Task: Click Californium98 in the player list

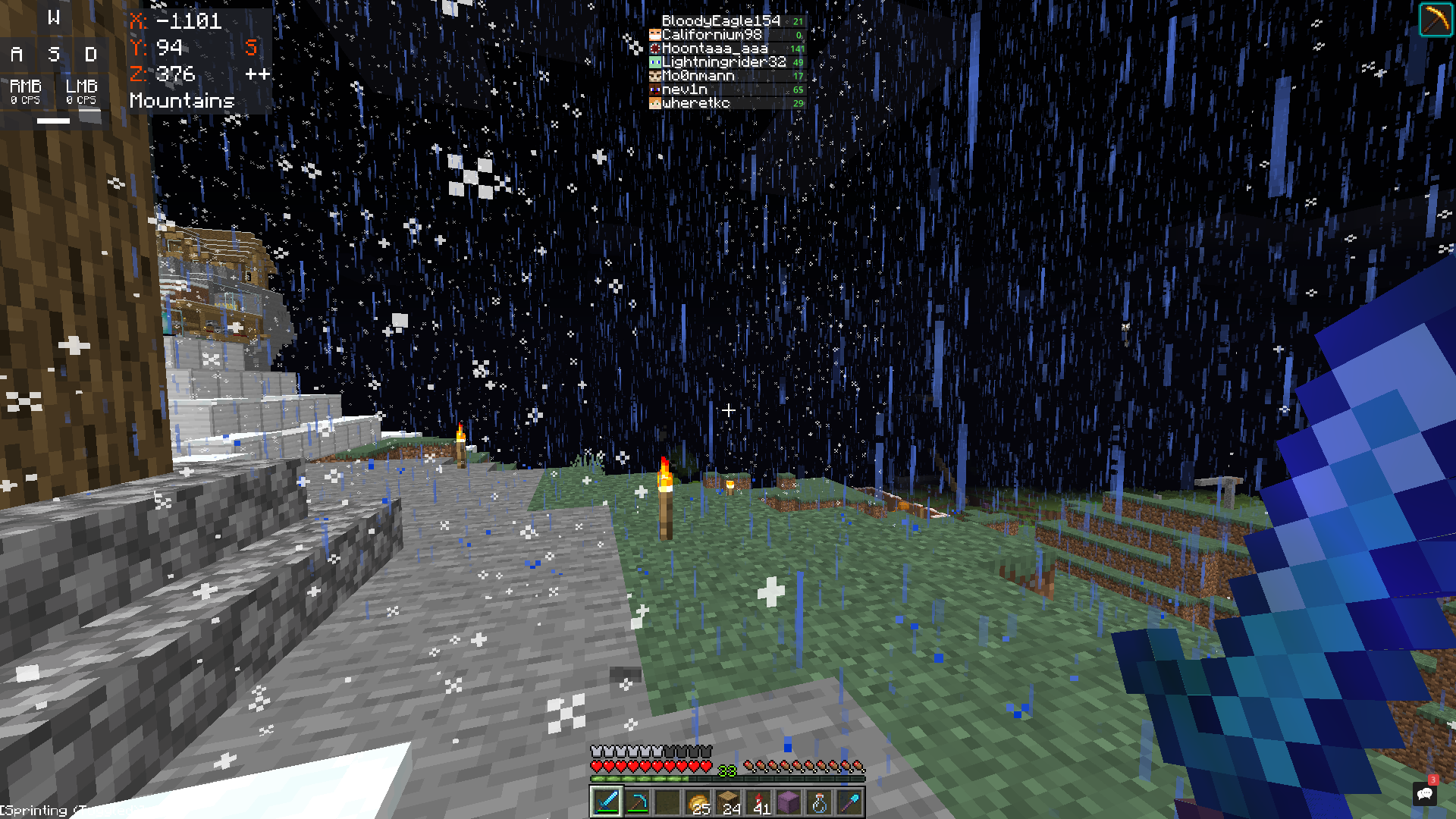Action: [x=711, y=35]
